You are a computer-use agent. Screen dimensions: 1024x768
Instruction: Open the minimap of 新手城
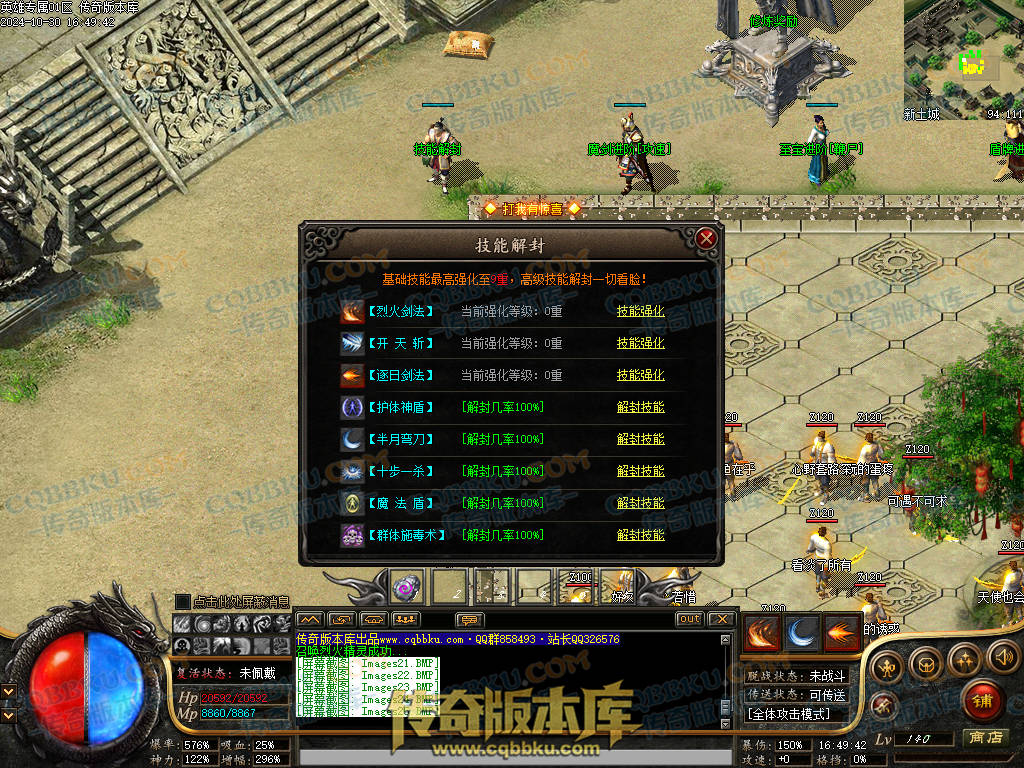(x=963, y=55)
